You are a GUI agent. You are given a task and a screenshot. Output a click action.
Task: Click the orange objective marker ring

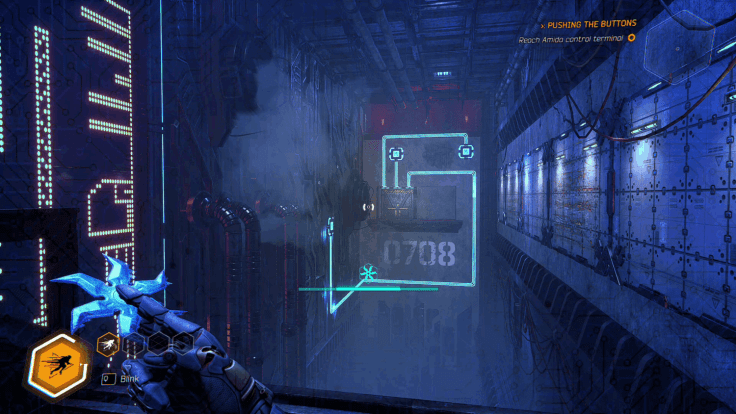[x=631, y=38]
